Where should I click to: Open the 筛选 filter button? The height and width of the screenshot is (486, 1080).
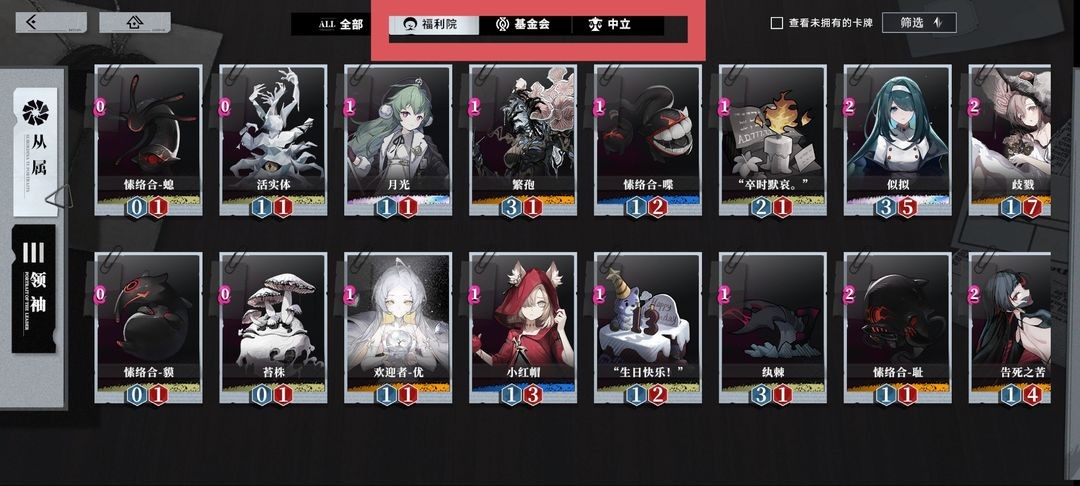(x=919, y=23)
